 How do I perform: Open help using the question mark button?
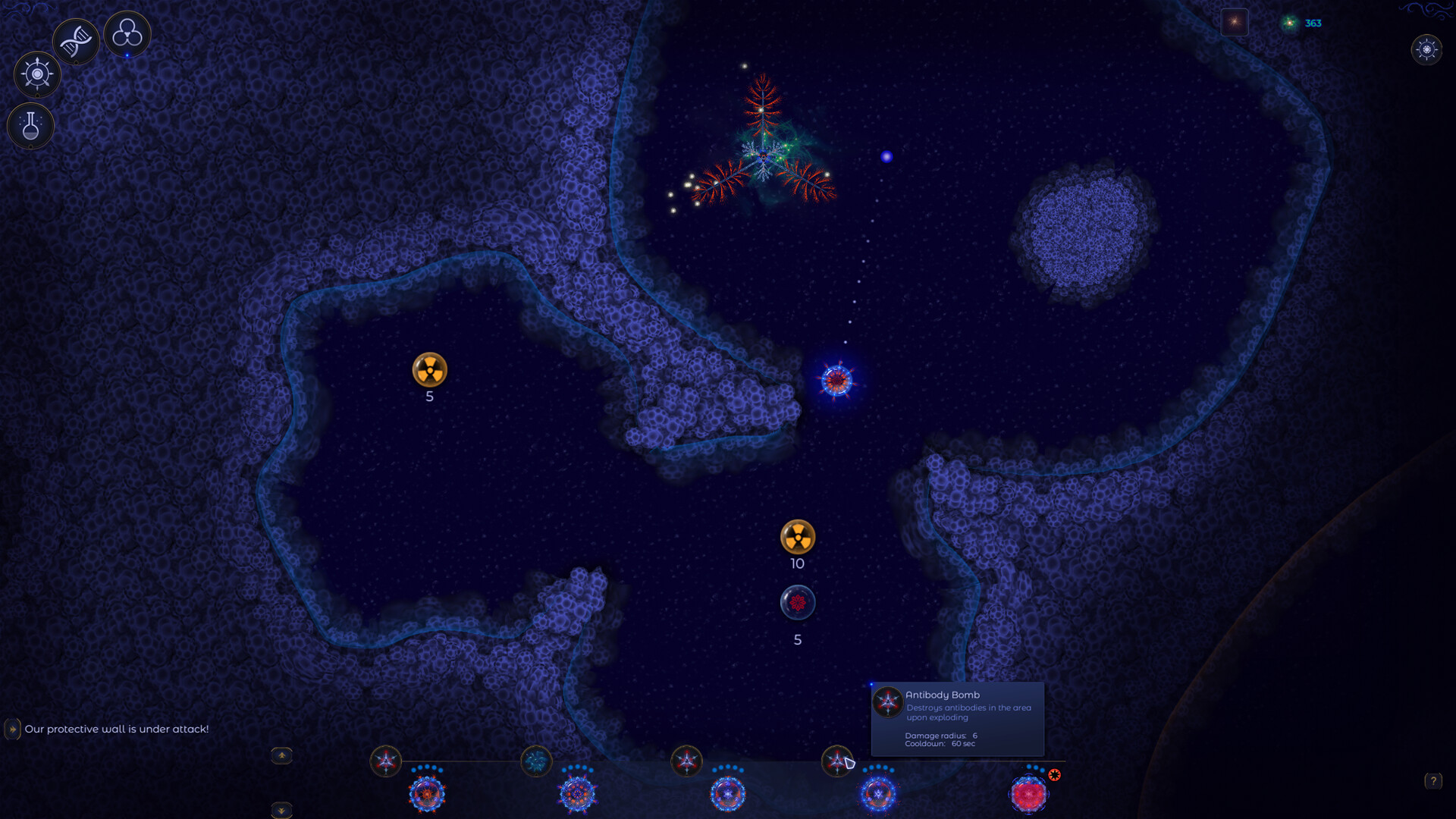click(1432, 780)
